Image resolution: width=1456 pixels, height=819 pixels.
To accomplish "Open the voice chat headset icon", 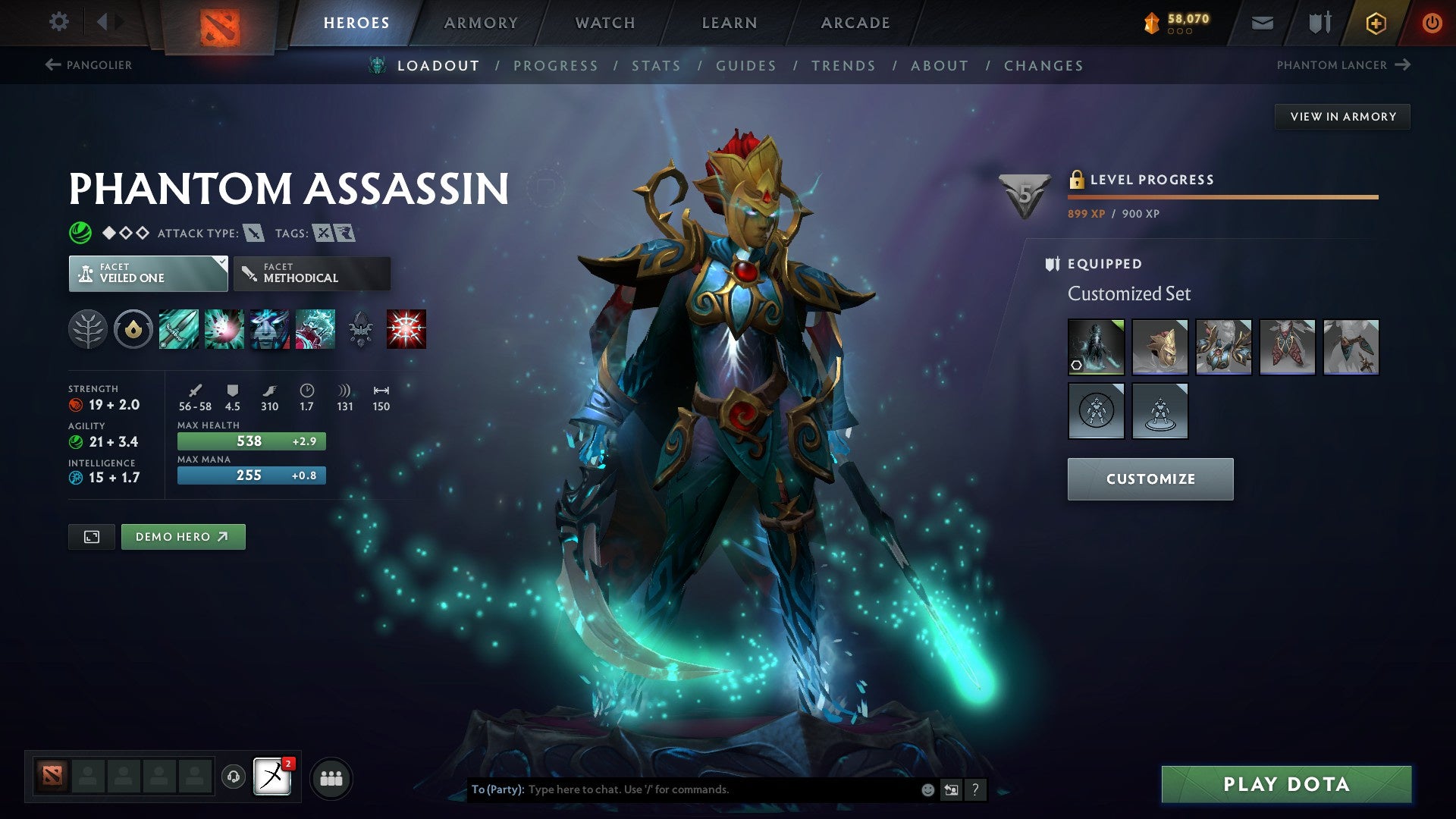I will coord(233,777).
